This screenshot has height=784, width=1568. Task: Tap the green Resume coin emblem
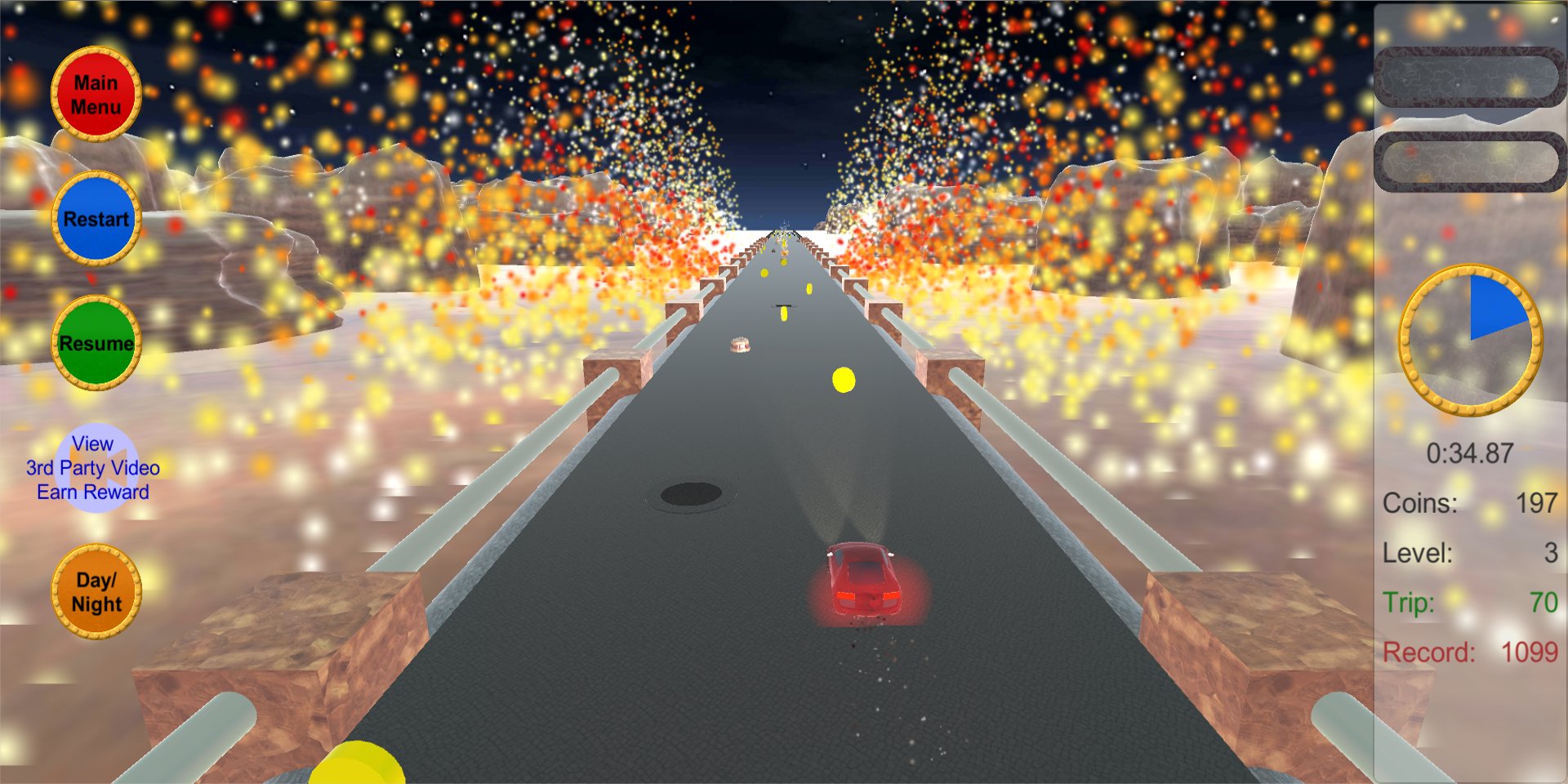pos(96,343)
